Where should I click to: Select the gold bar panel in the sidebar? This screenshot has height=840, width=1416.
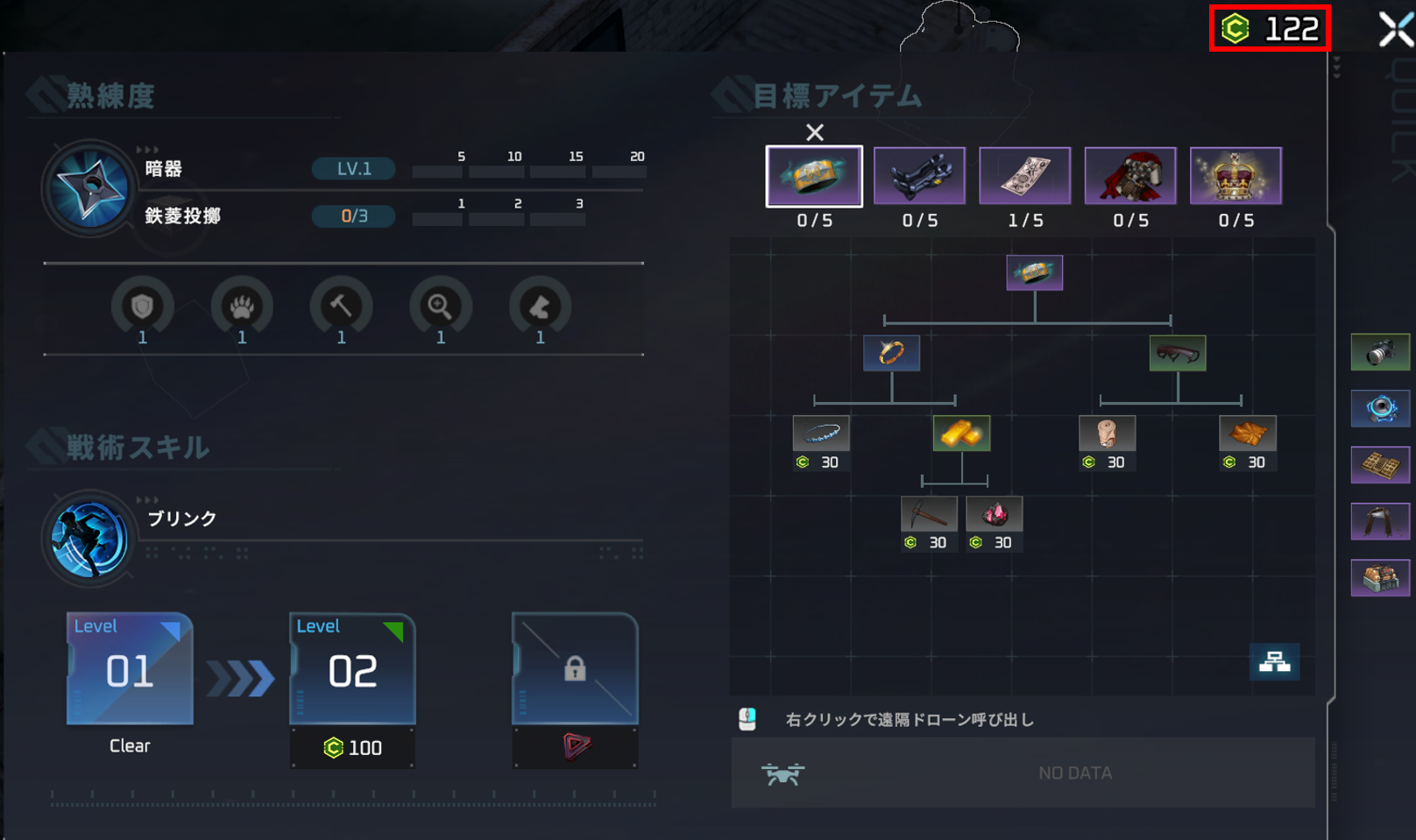click(1380, 465)
